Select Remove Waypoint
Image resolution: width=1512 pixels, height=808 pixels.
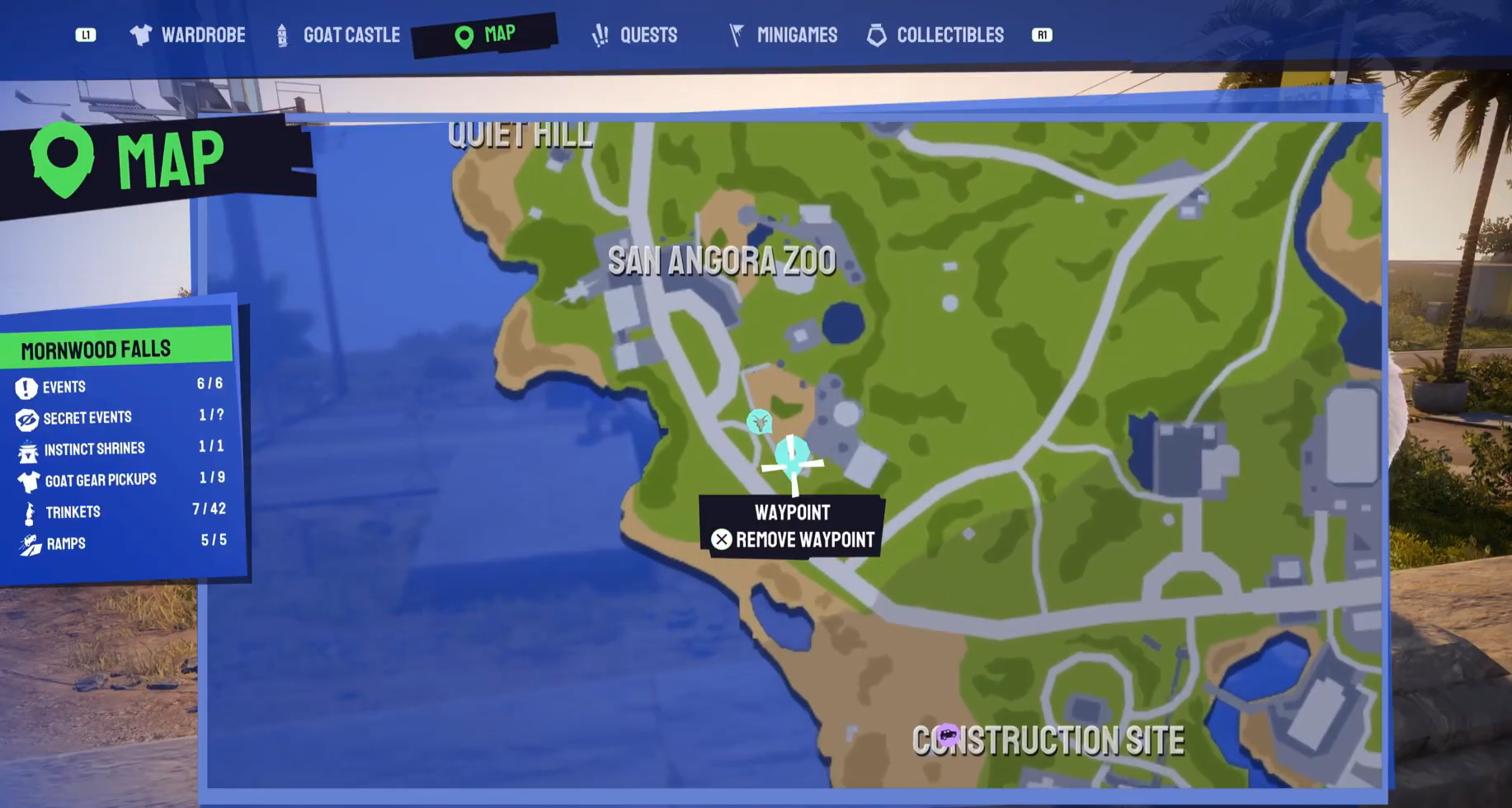click(x=794, y=540)
